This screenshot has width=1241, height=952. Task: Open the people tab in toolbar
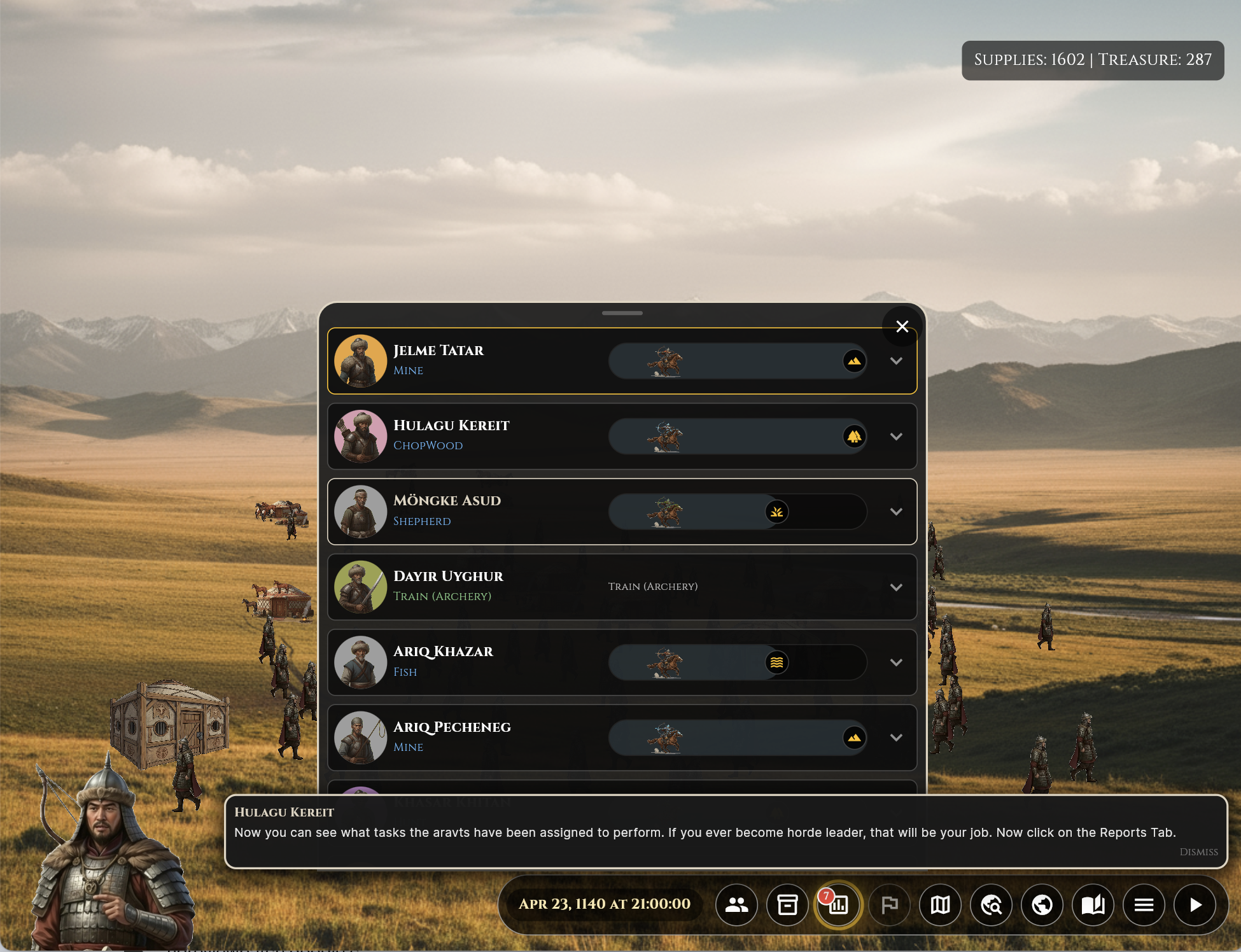tap(736, 904)
